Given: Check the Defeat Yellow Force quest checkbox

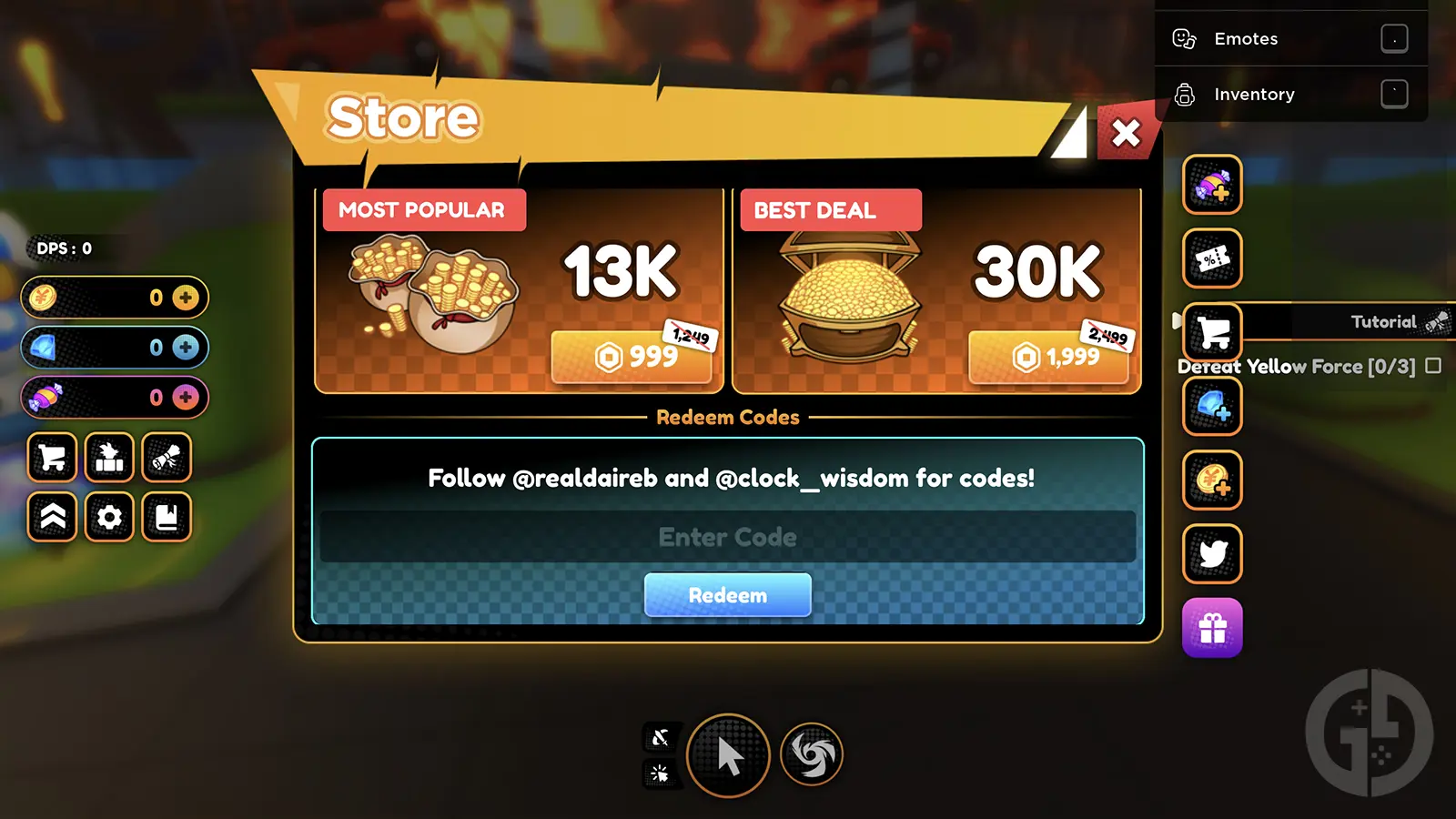Looking at the screenshot, I should pyautogui.click(x=1432, y=366).
